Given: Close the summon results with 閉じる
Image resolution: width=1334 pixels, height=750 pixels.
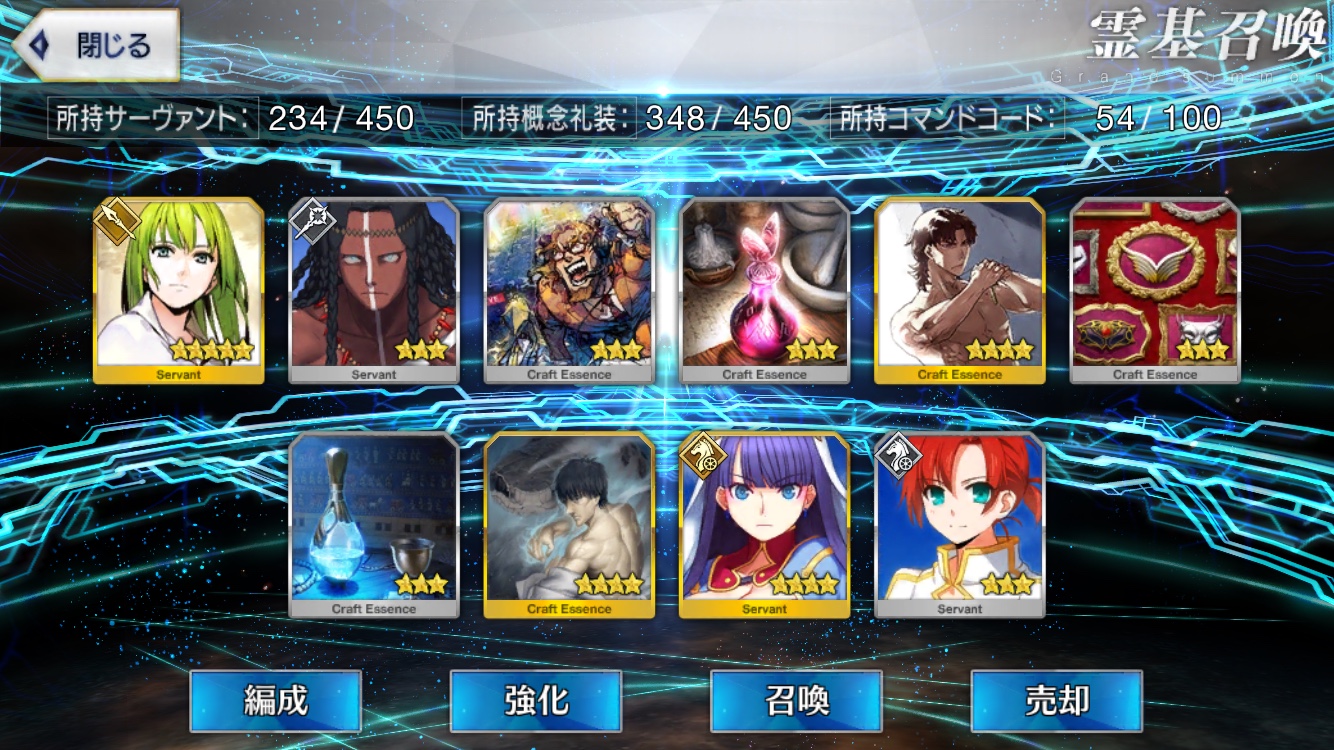Looking at the screenshot, I should (97, 46).
